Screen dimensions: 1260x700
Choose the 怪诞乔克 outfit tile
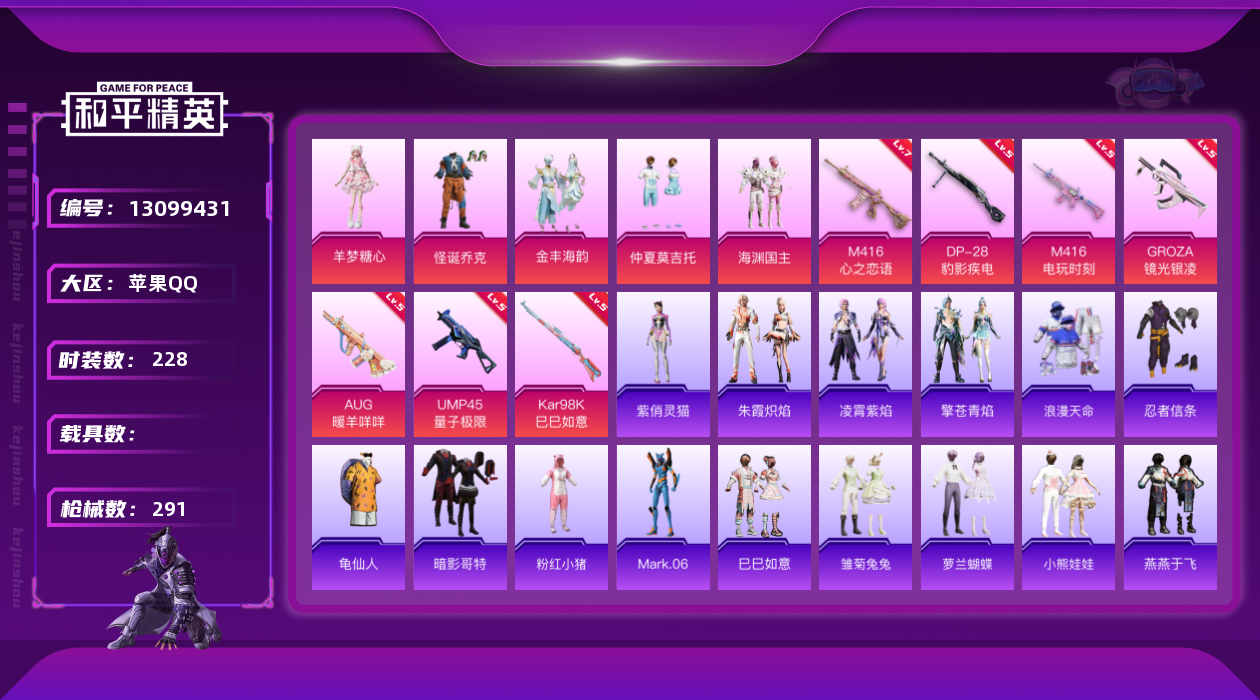[x=460, y=211]
